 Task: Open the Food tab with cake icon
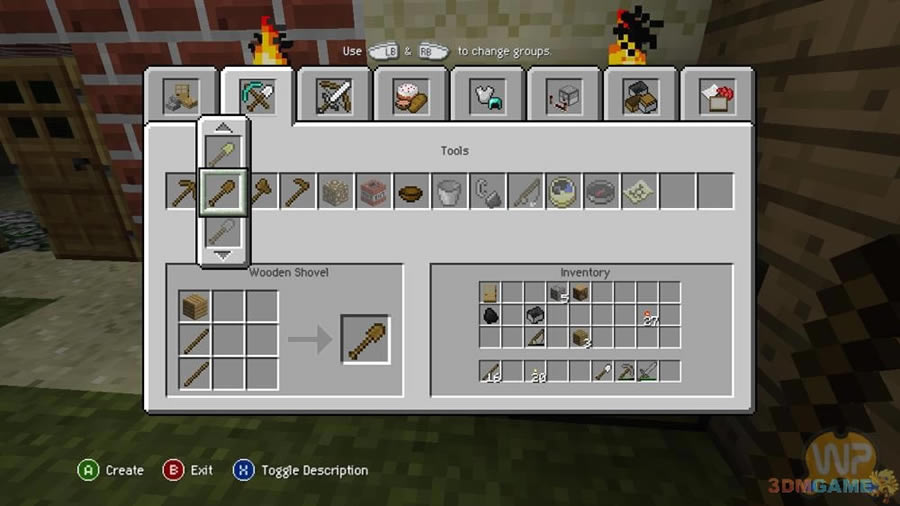pyautogui.click(x=410, y=96)
